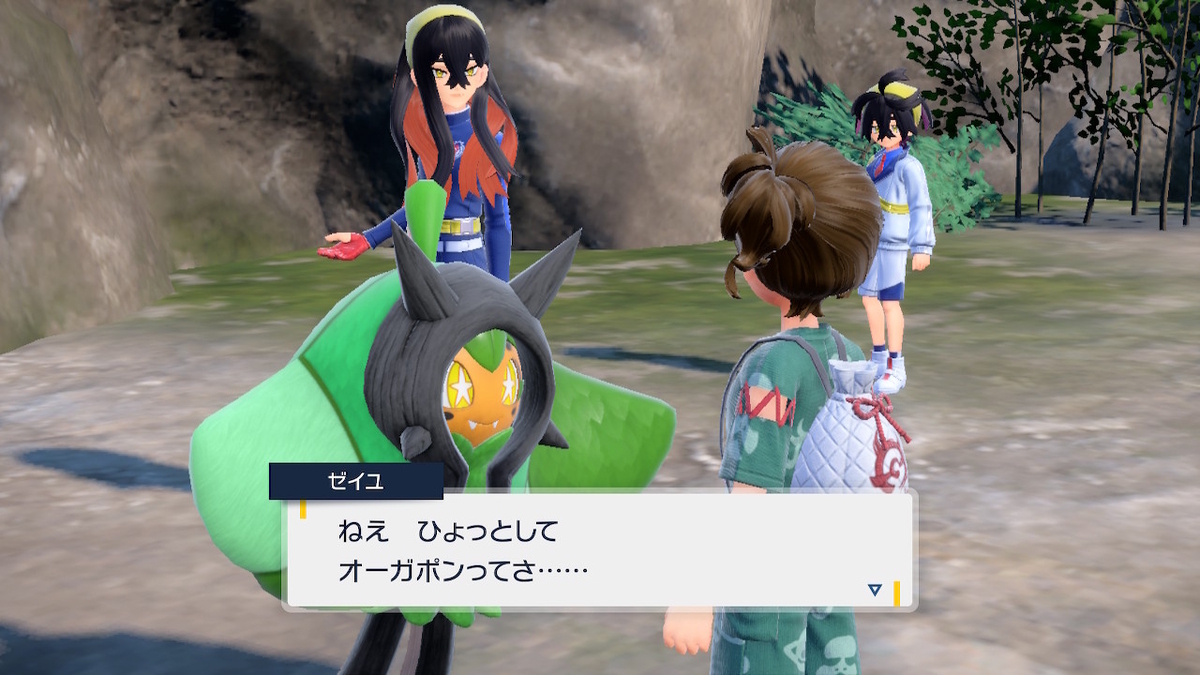Advance dialogue with the blue arrow indicator
The height and width of the screenshot is (675, 1200).
coord(874,590)
